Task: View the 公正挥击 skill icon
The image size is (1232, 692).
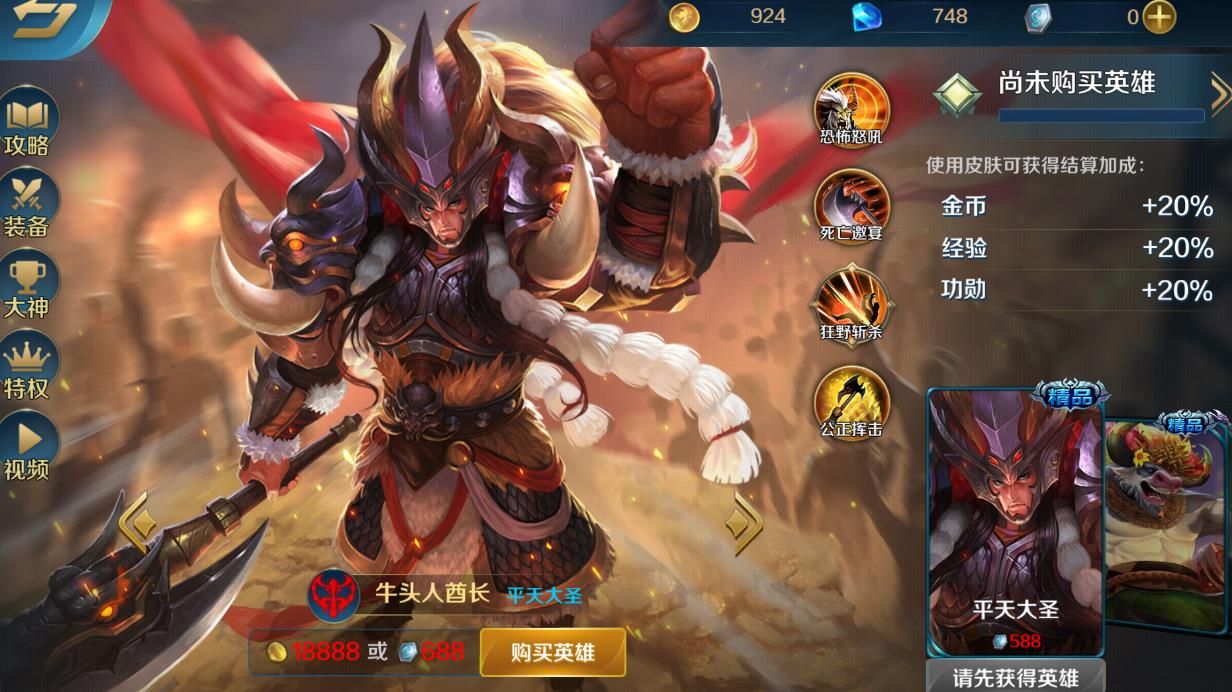Action: click(852, 401)
